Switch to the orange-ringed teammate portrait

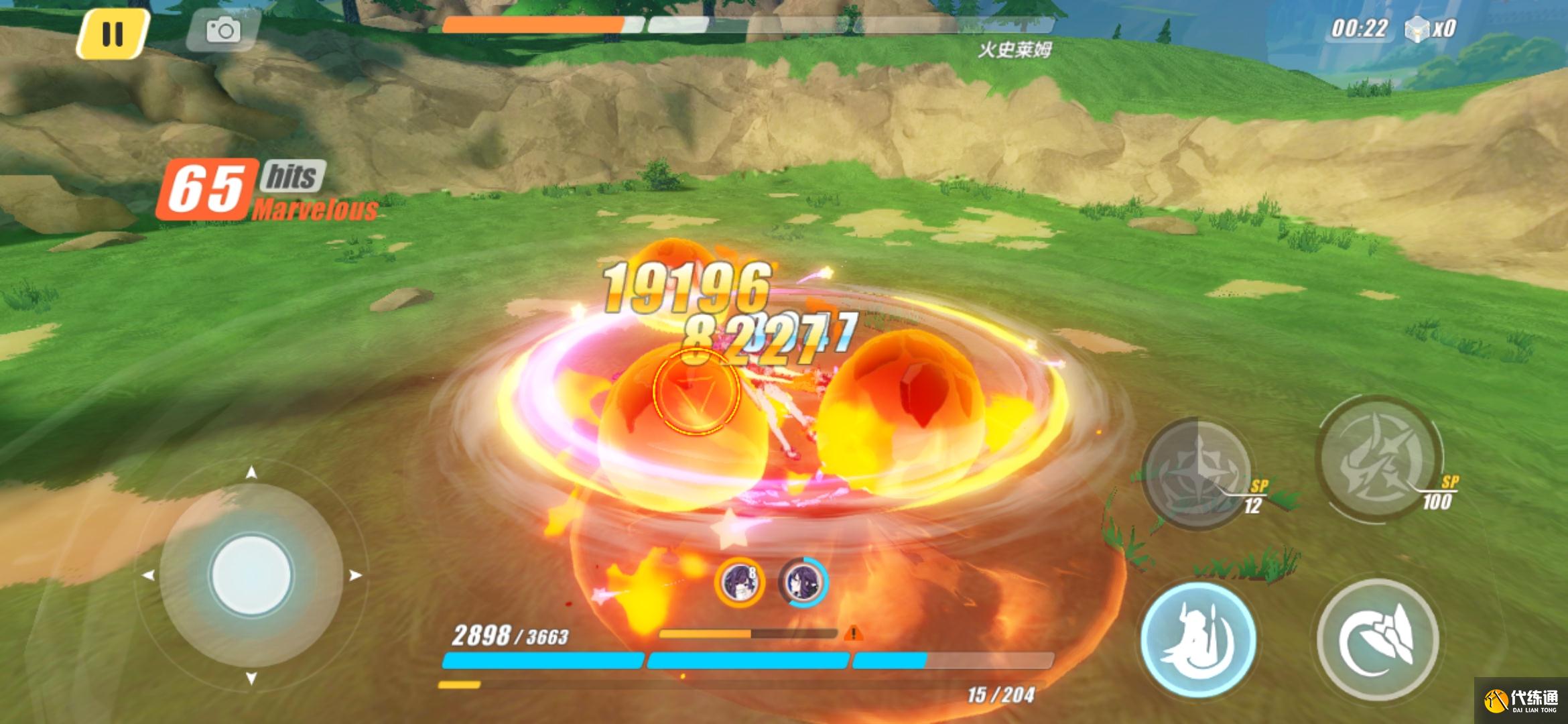[740, 582]
